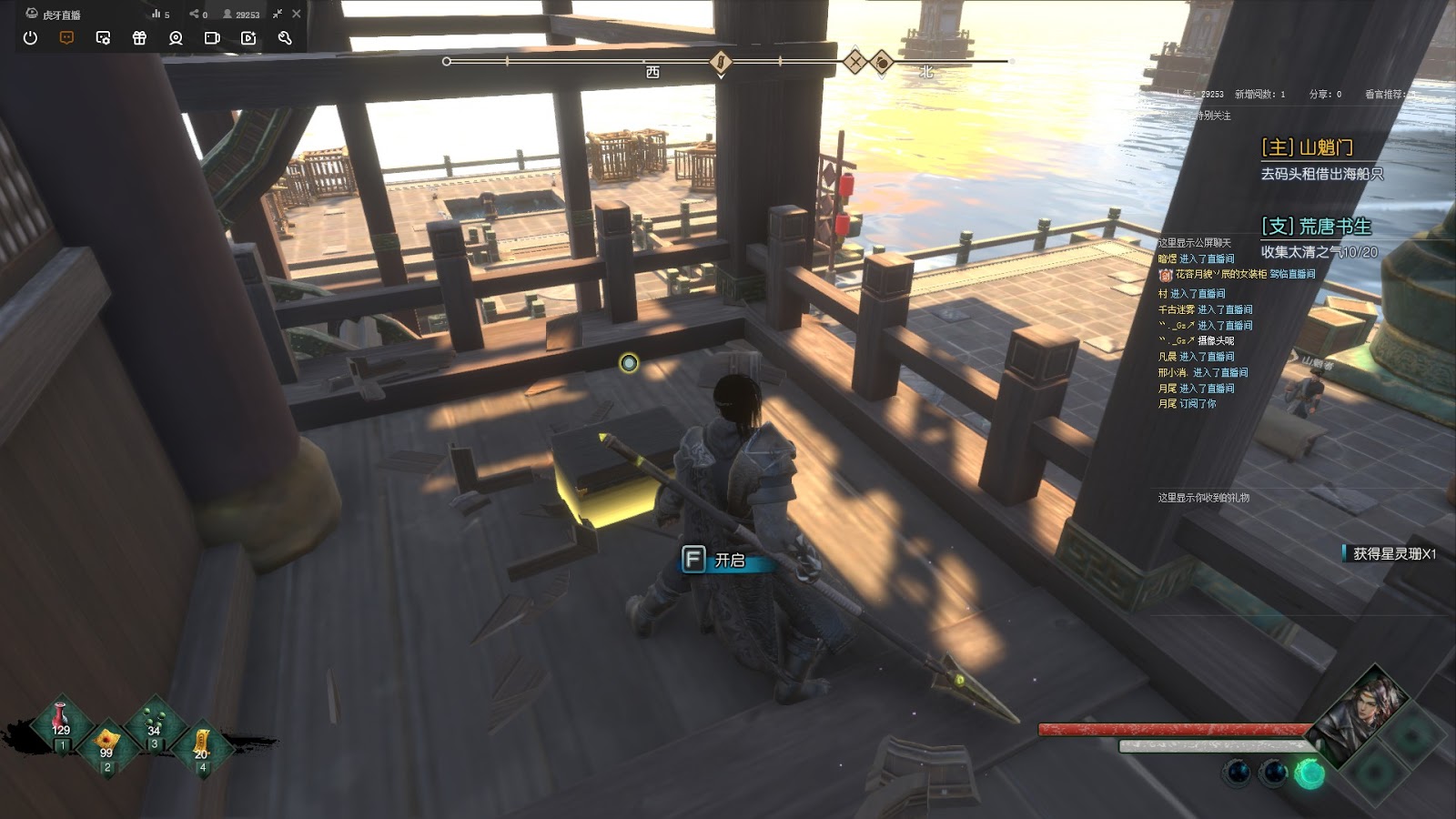Toggle the stream chat bubble icon
The height and width of the screenshot is (819, 1456).
pos(66,38)
